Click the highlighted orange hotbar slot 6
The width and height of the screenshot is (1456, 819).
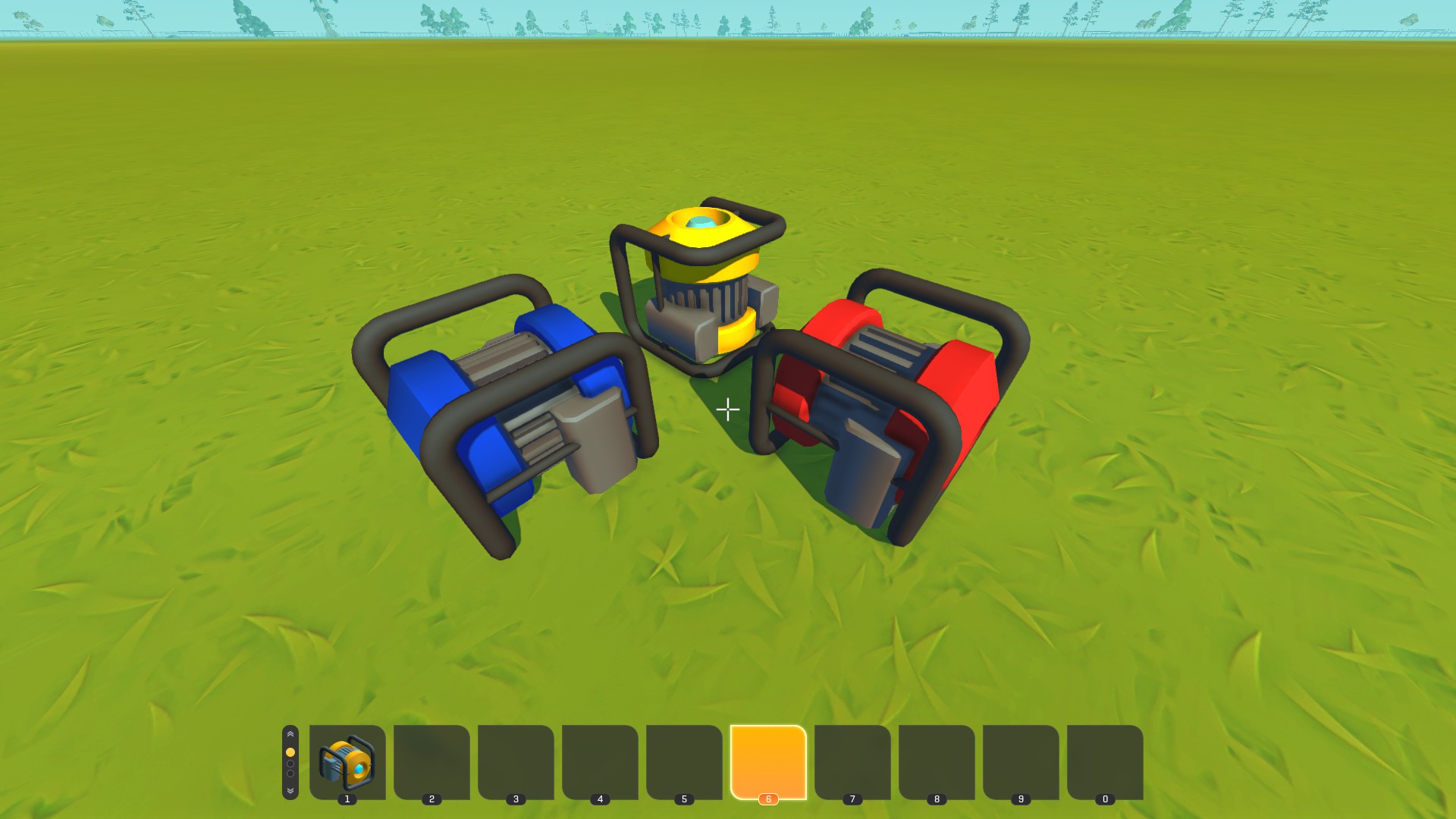pyautogui.click(x=767, y=761)
